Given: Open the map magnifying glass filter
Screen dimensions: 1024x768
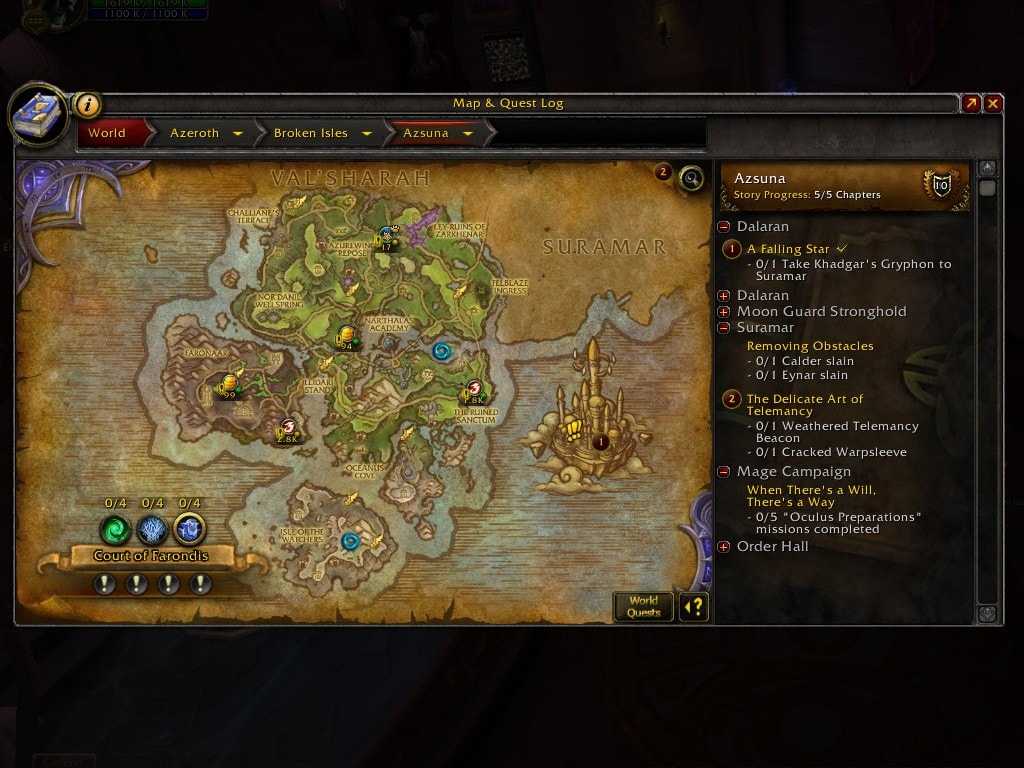Looking at the screenshot, I should 690,178.
